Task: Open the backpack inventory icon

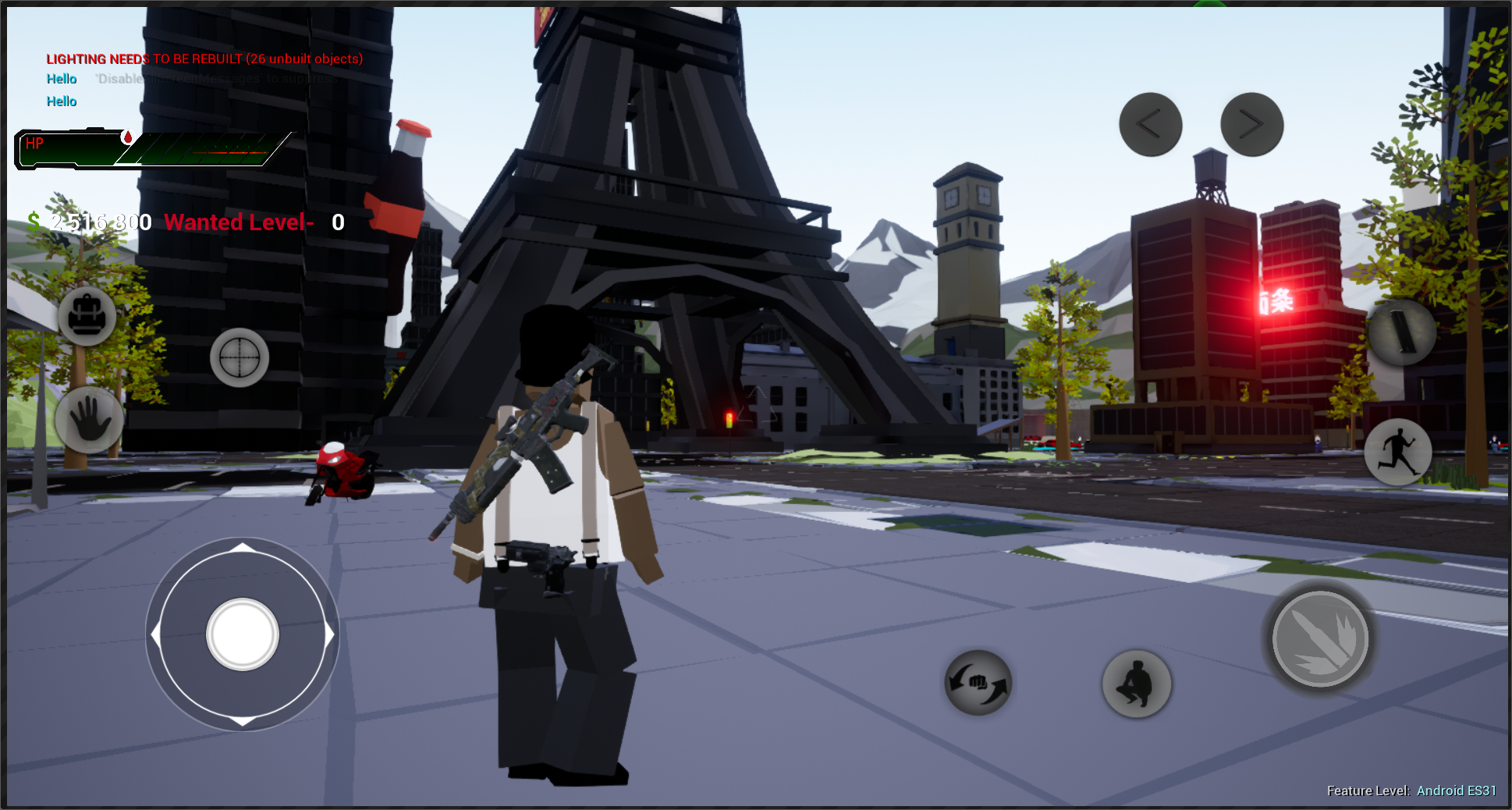Action: click(x=86, y=317)
